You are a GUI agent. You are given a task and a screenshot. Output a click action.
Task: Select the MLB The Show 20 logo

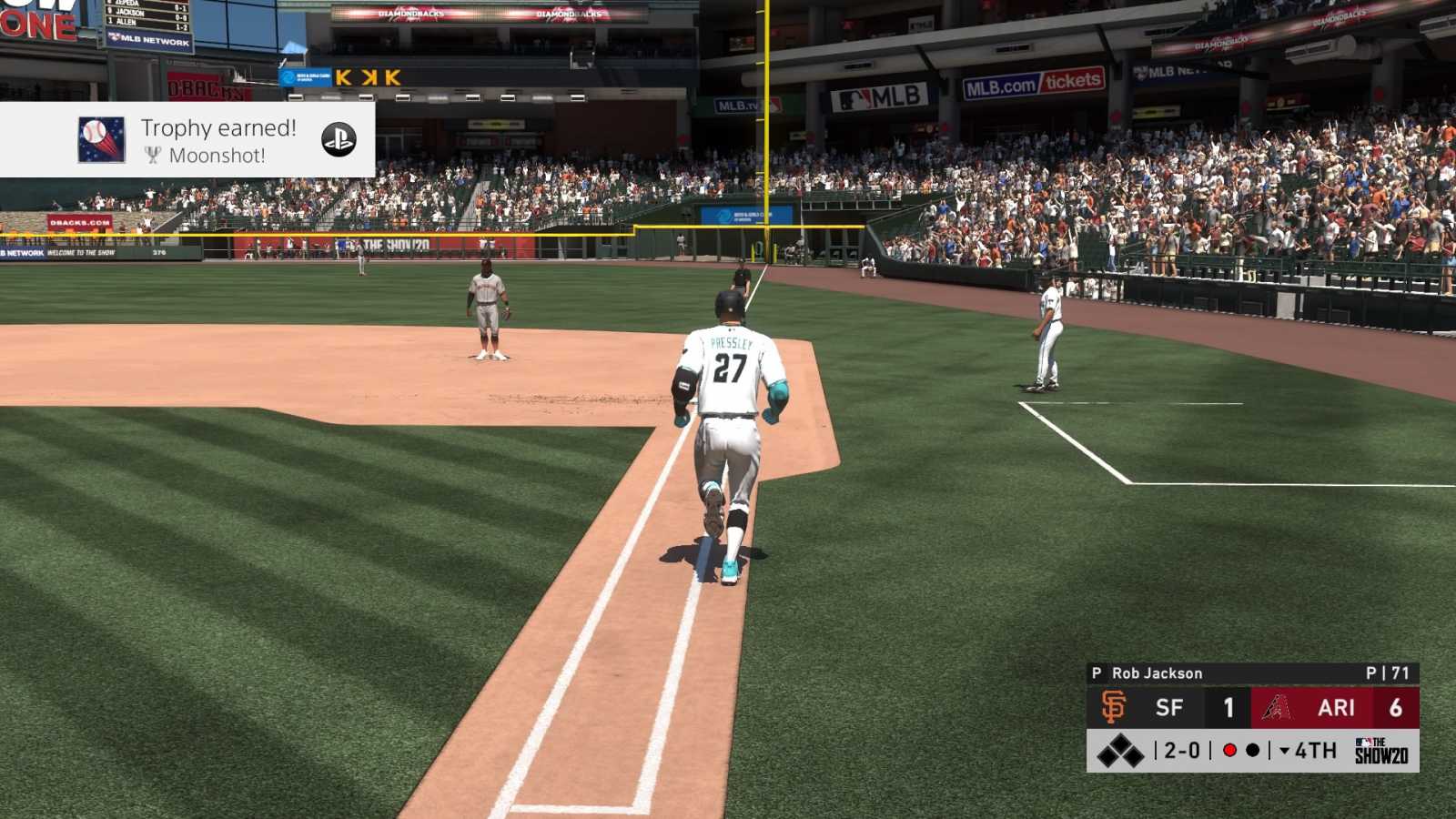(x=1382, y=749)
